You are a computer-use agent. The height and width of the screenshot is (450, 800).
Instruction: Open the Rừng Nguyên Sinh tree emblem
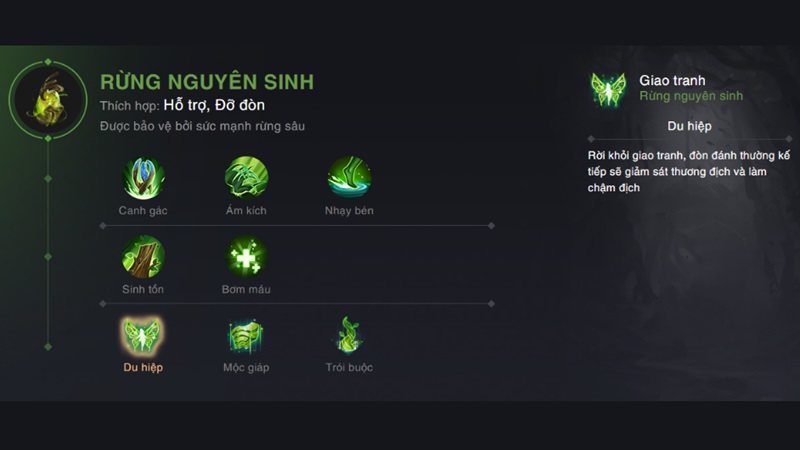point(47,100)
